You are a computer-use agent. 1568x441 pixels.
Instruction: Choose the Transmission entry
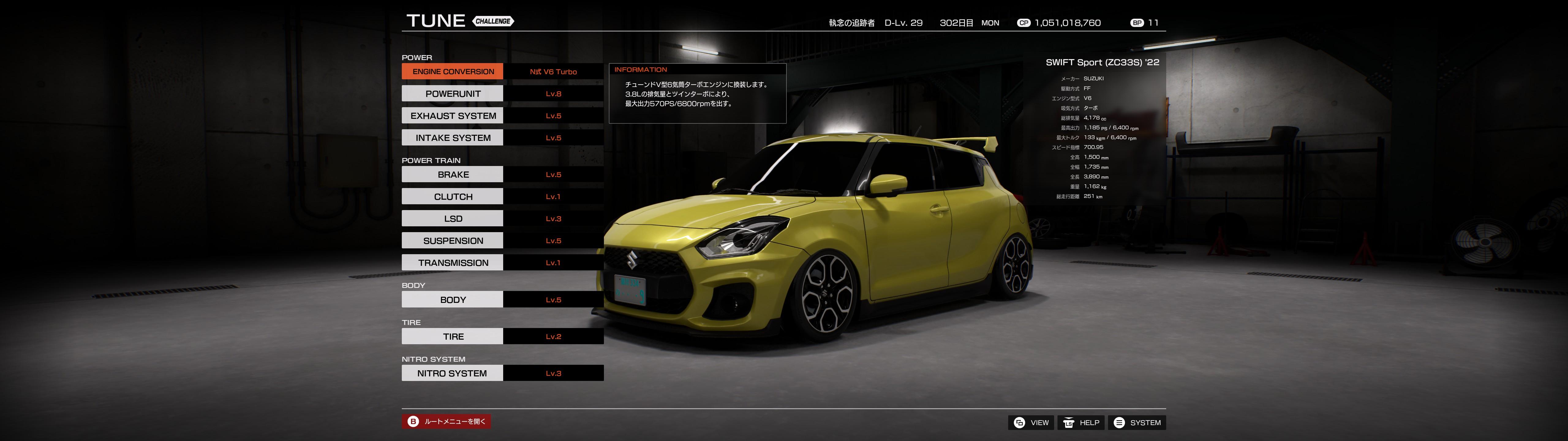tap(452, 262)
